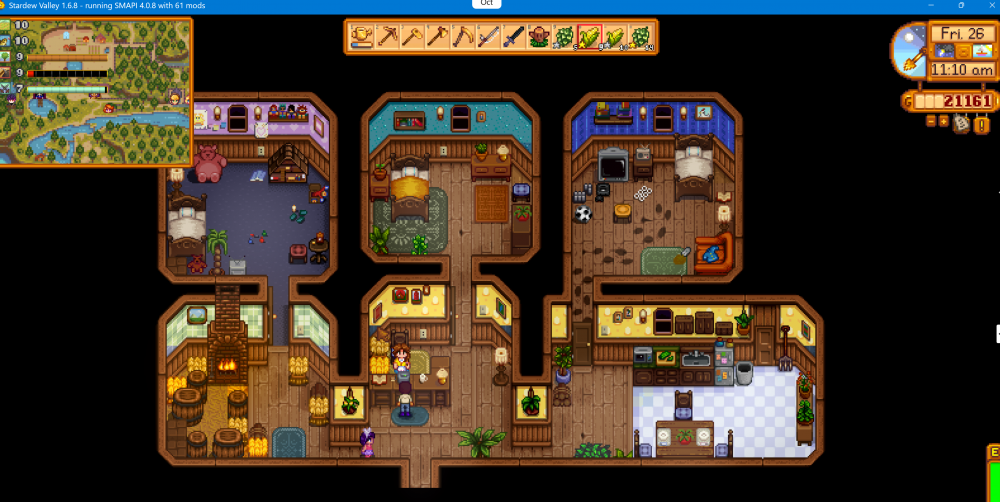The width and height of the screenshot is (1000, 502).
Task: Close the Stardew Valley window
Action: [988, 5]
